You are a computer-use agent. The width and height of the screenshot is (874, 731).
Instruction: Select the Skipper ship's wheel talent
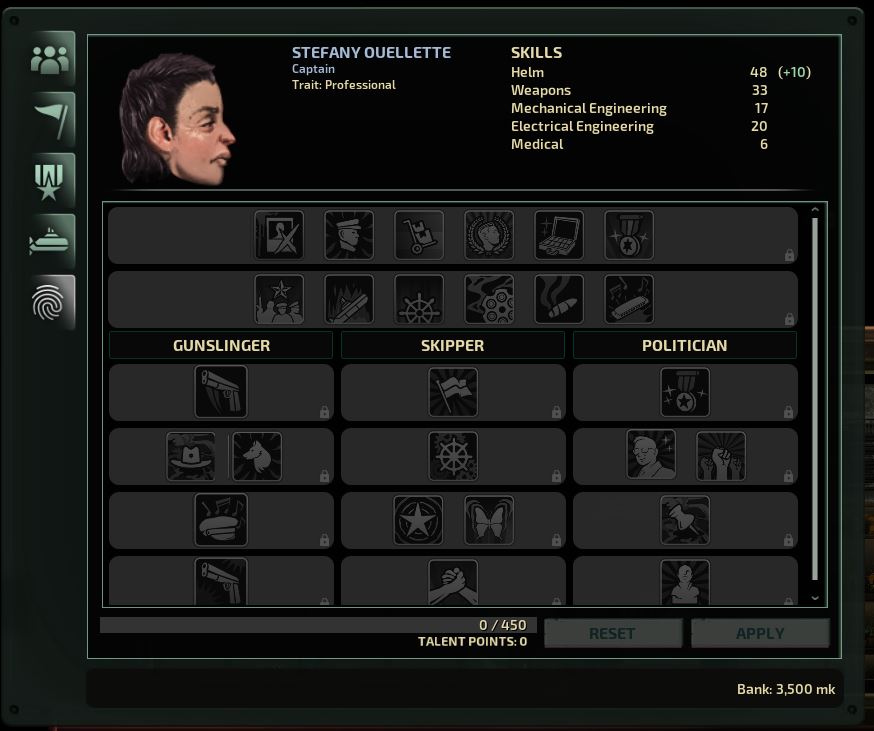(453, 456)
